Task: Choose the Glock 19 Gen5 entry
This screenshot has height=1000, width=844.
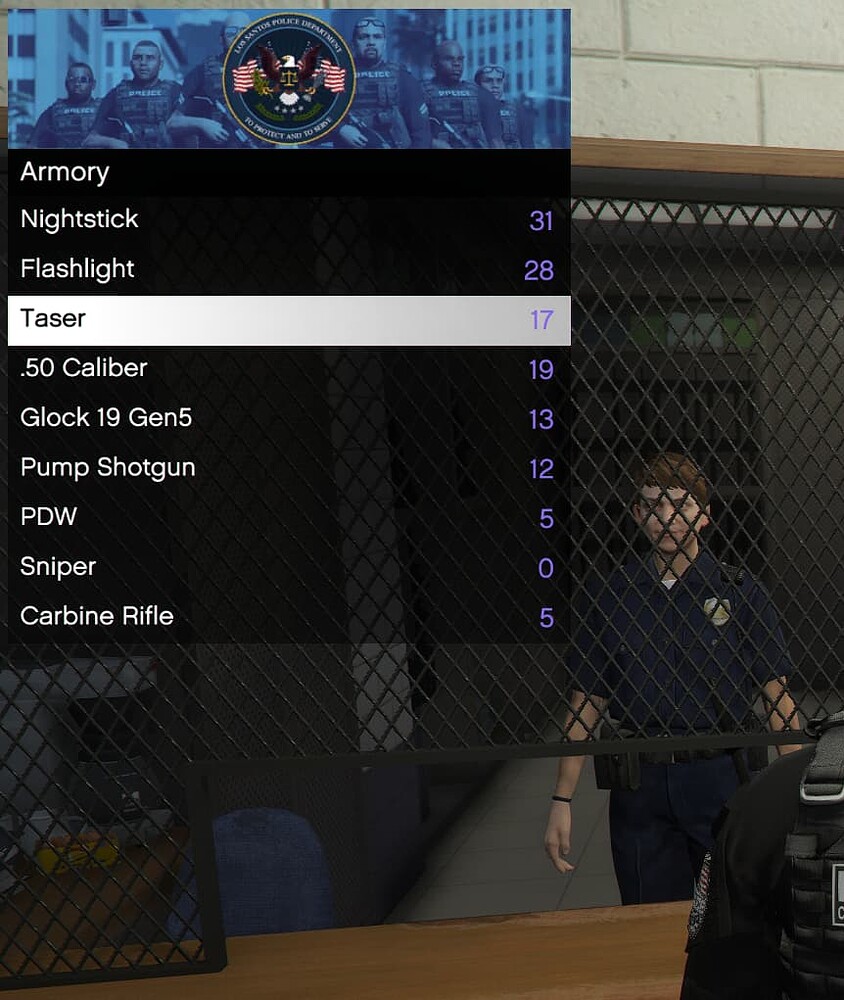Action: [289, 419]
